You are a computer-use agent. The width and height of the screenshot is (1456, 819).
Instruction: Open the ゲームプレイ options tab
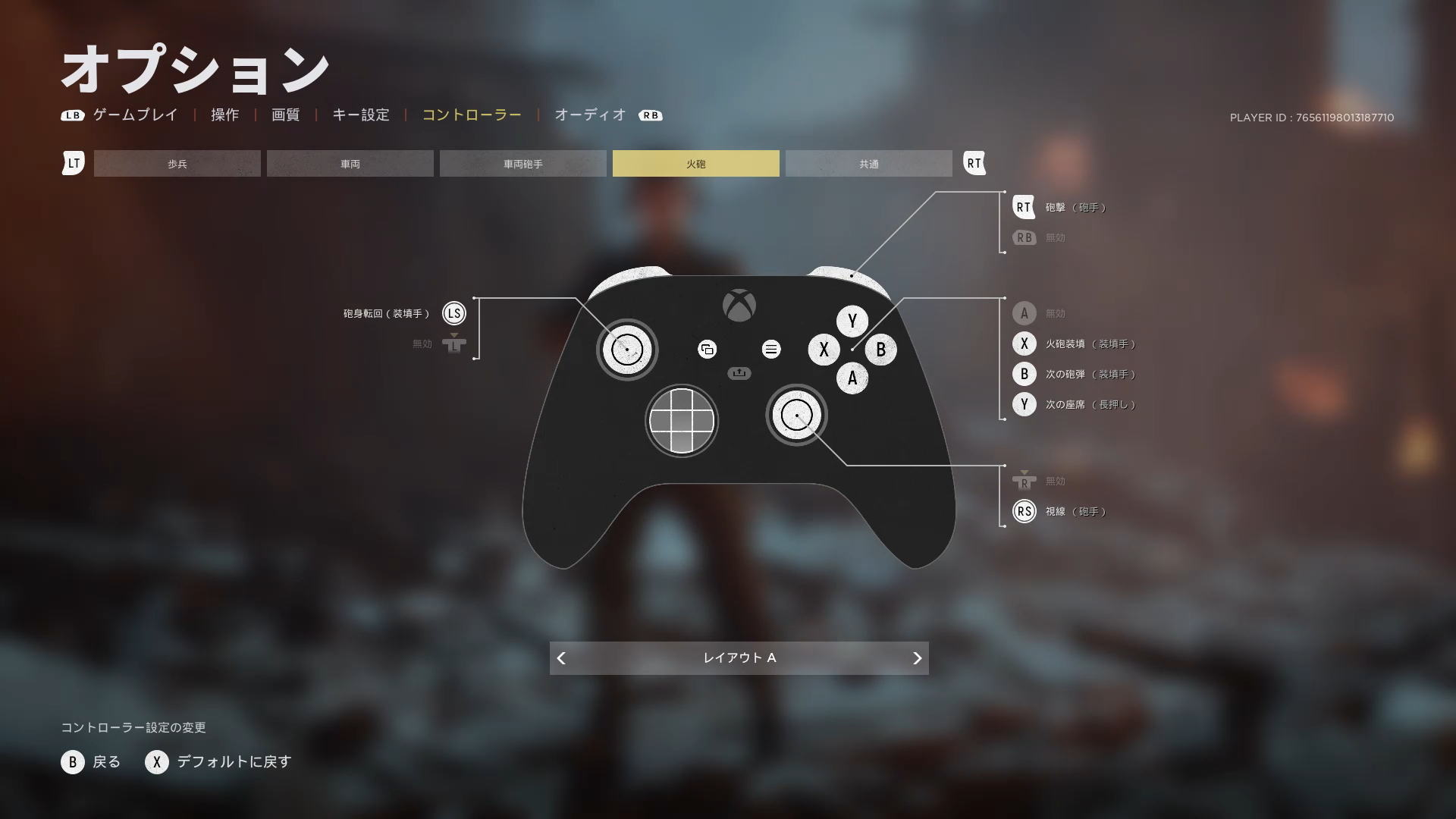(x=135, y=115)
